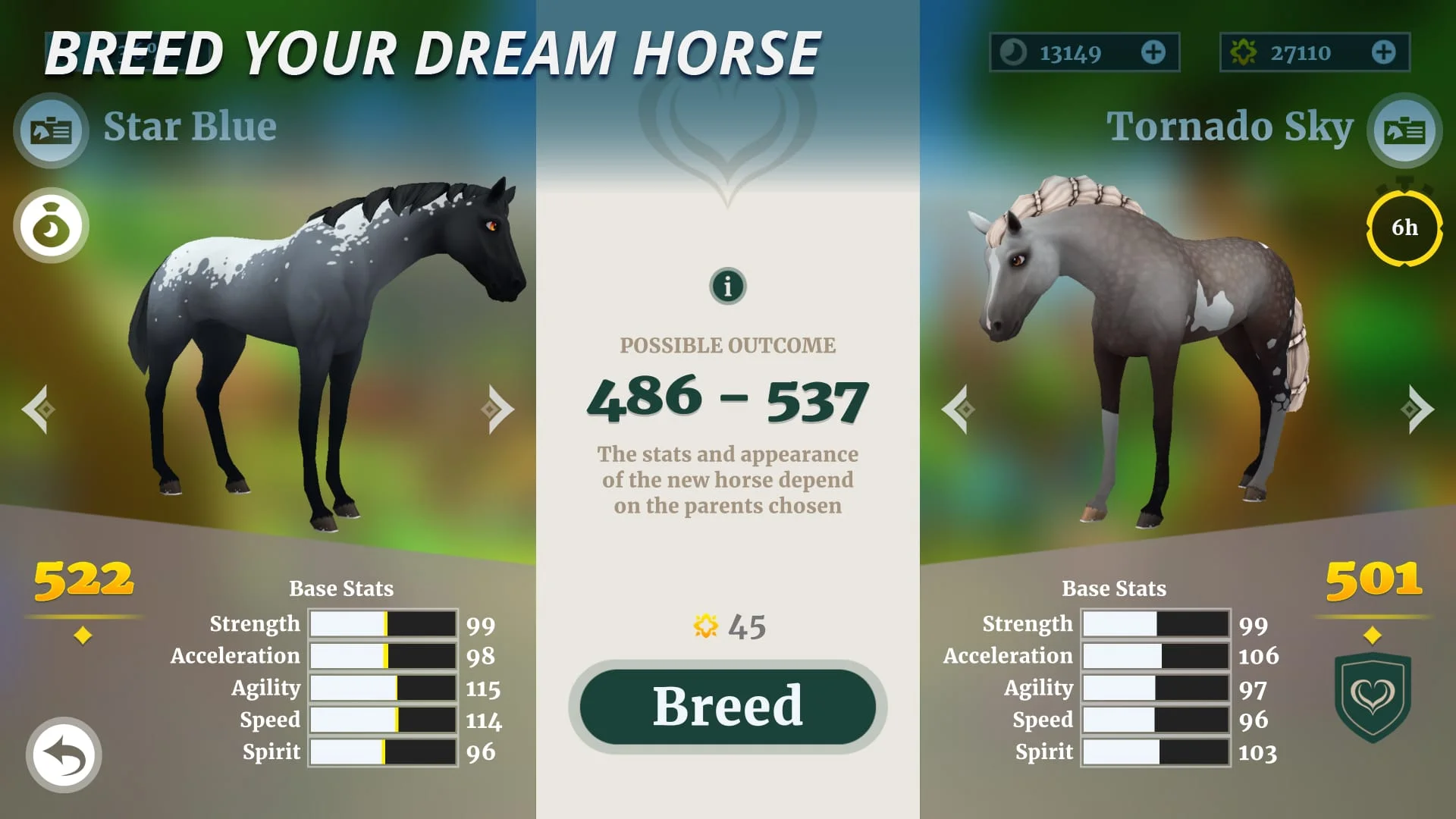Check the 6h breeding timer icon
This screenshot has height=819, width=1456.
coord(1404,226)
